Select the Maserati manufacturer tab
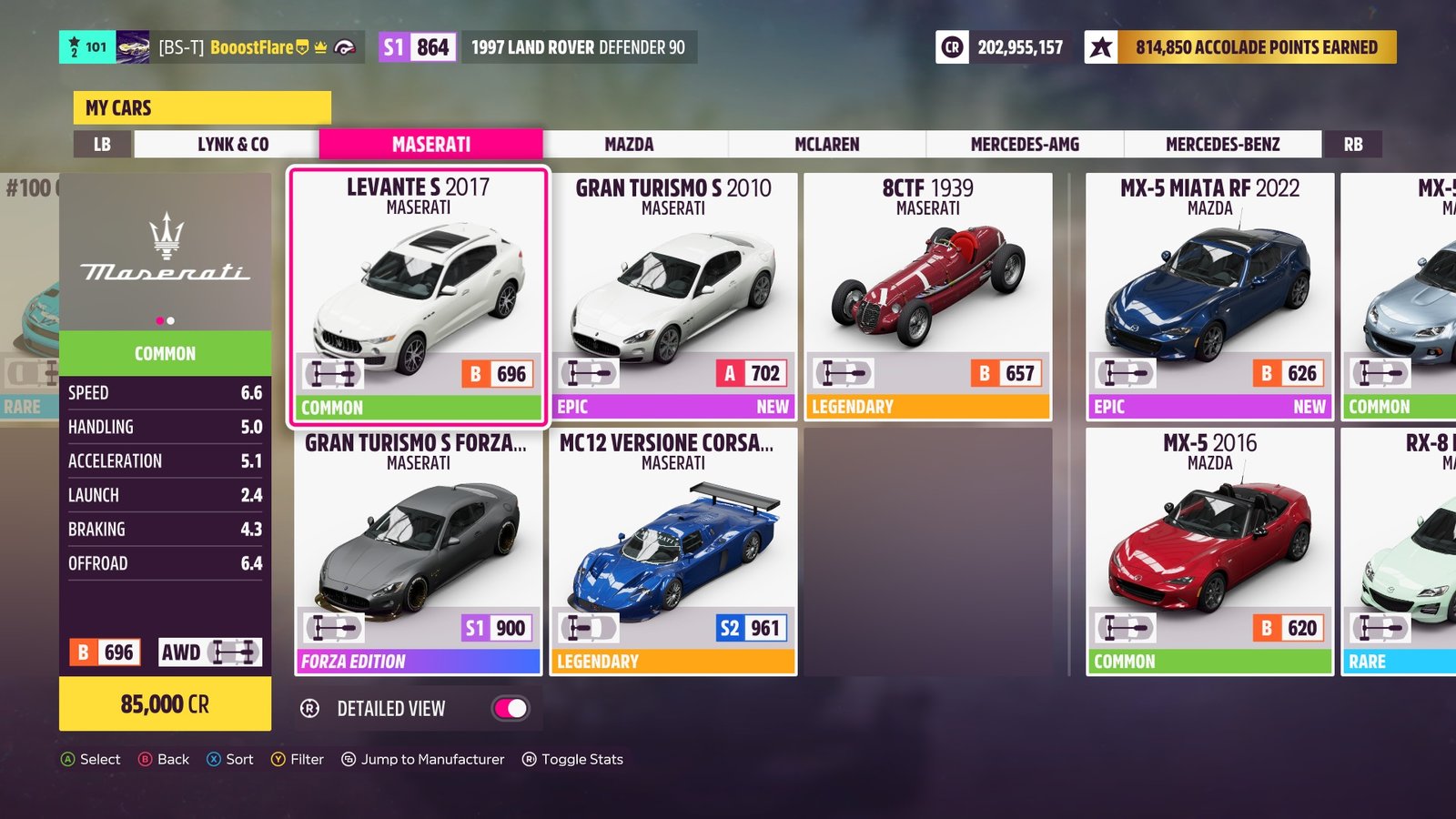Screen dimensions: 1456x819 click(x=430, y=145)
